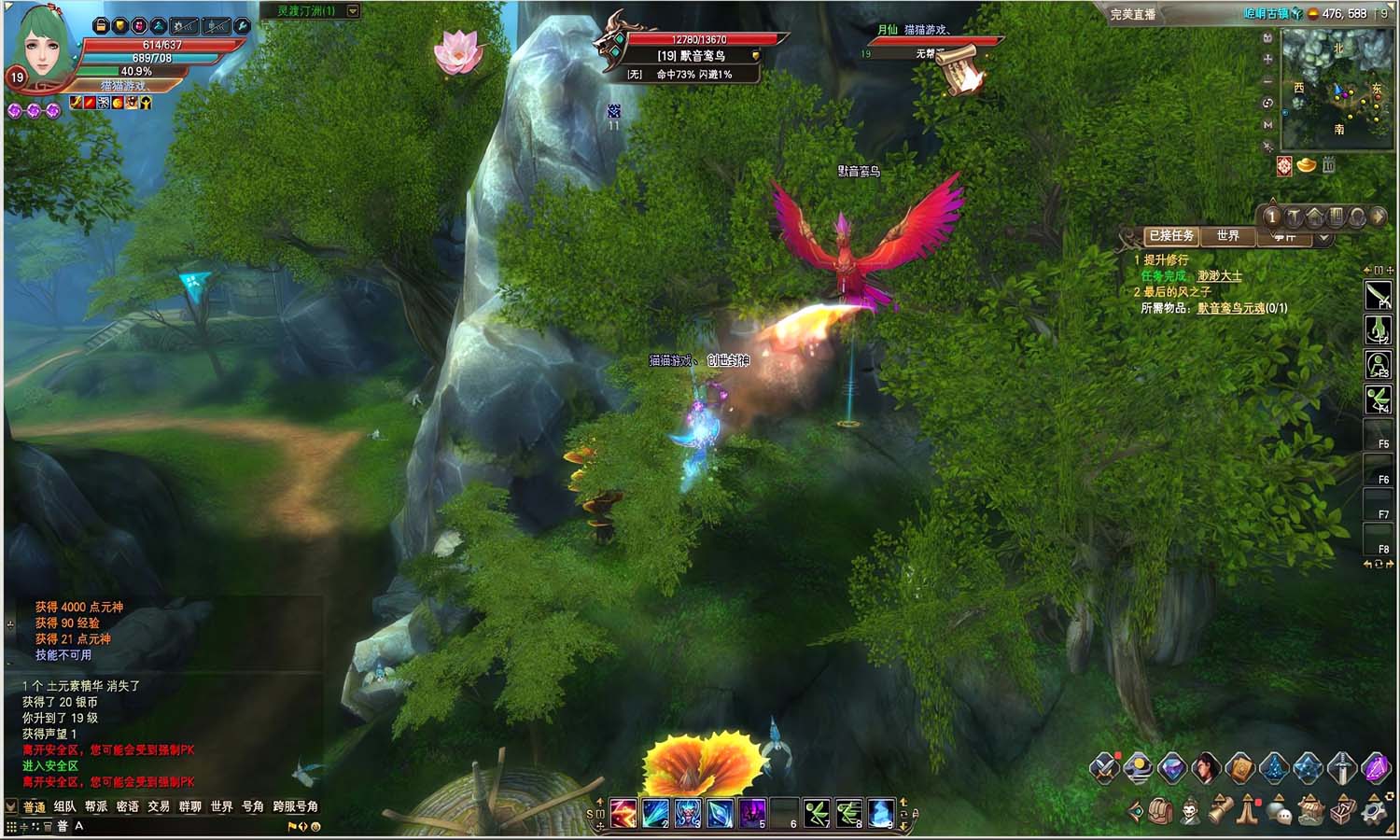Open the 灵渡汀洲 line dropdown

point(353,11)
